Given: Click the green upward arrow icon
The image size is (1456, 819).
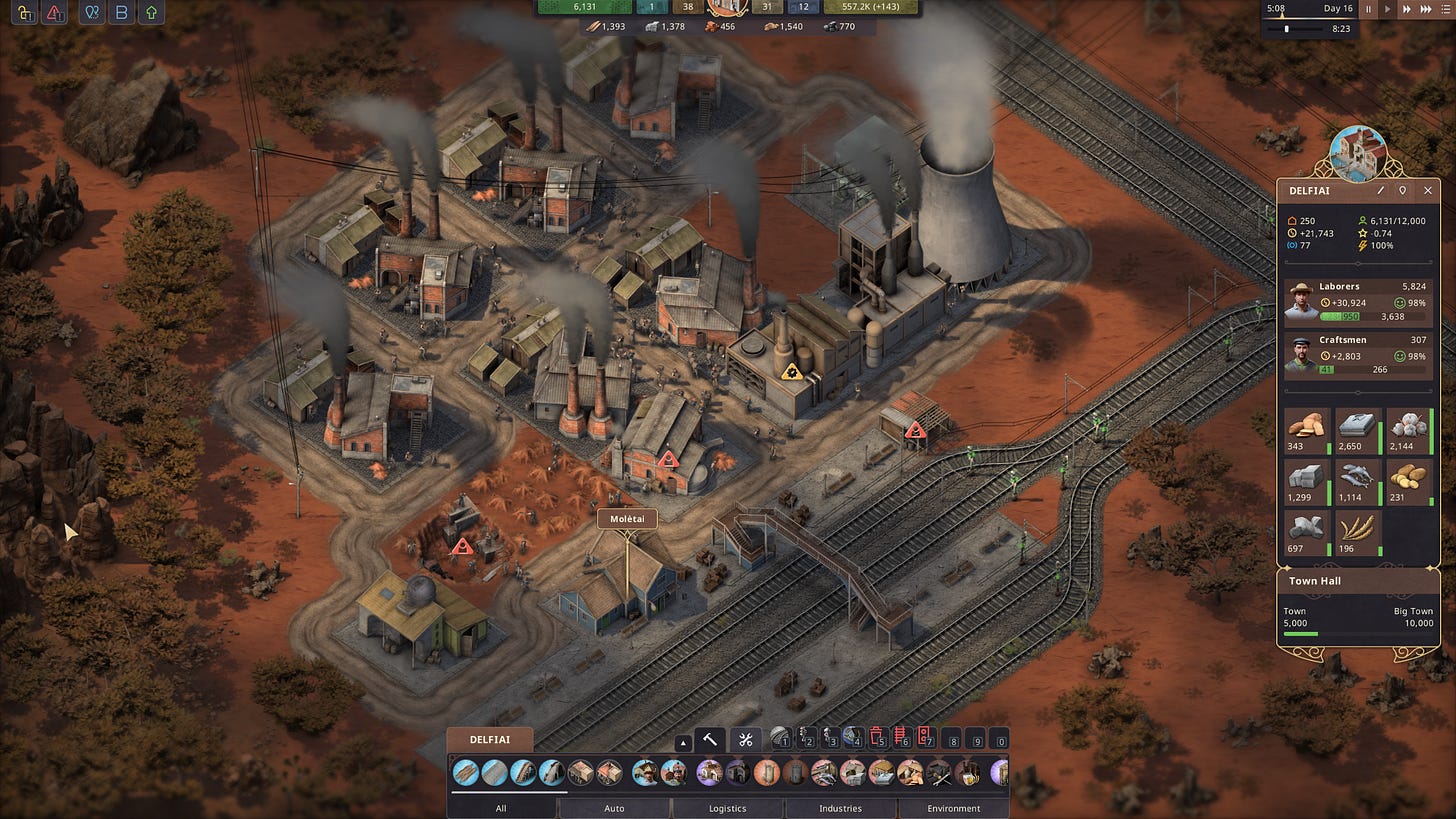Looking at the screenshot, I should pos(150,13).
